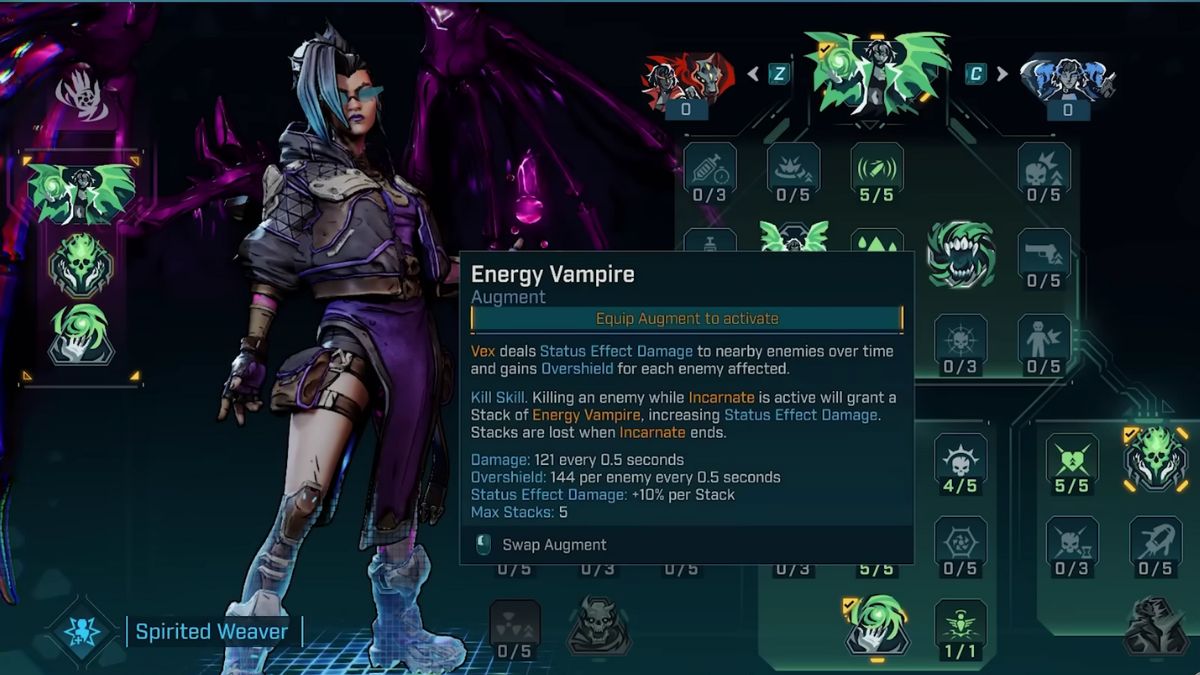
Task: Pick the green fanged maw augment
Action: [960, 253]
